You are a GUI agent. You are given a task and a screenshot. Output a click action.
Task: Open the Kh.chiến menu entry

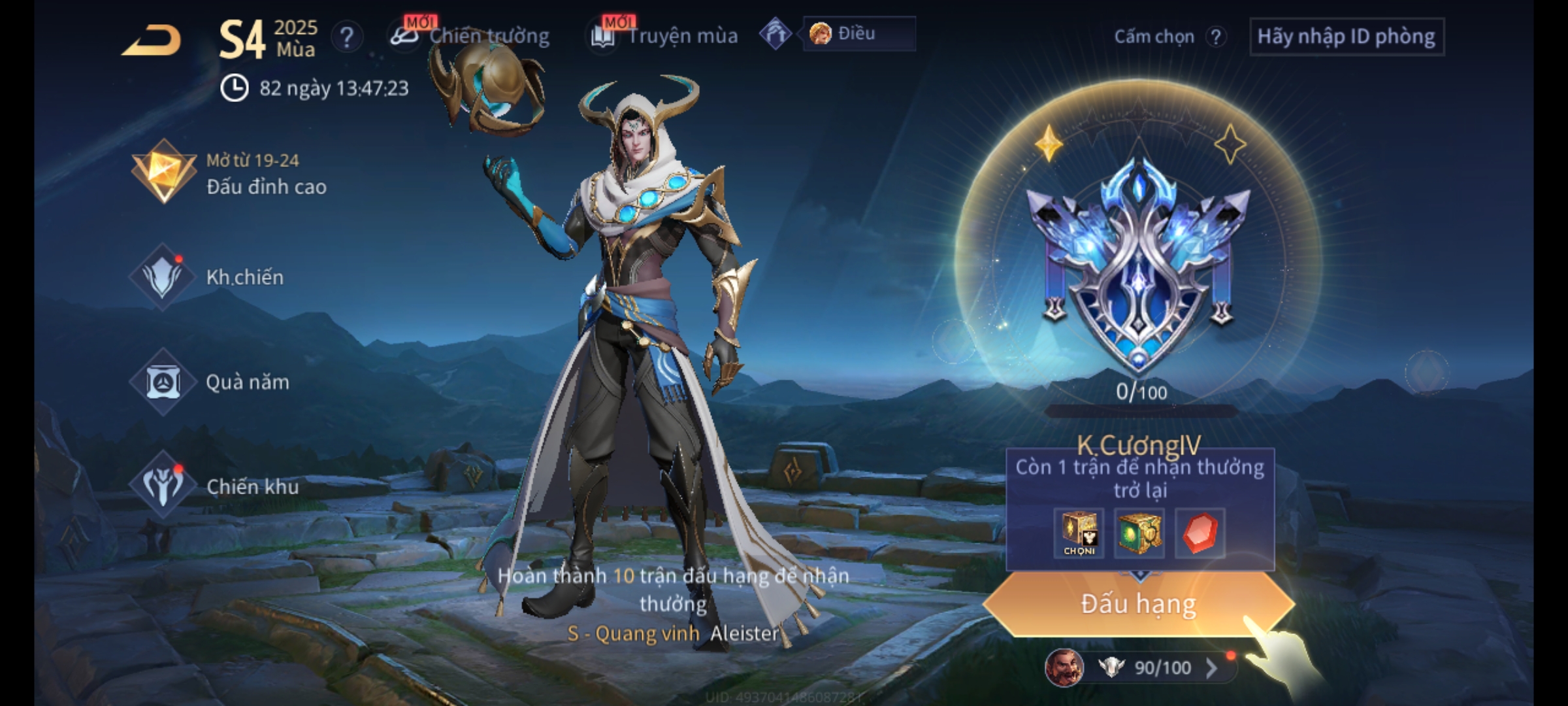coord(209,277)
